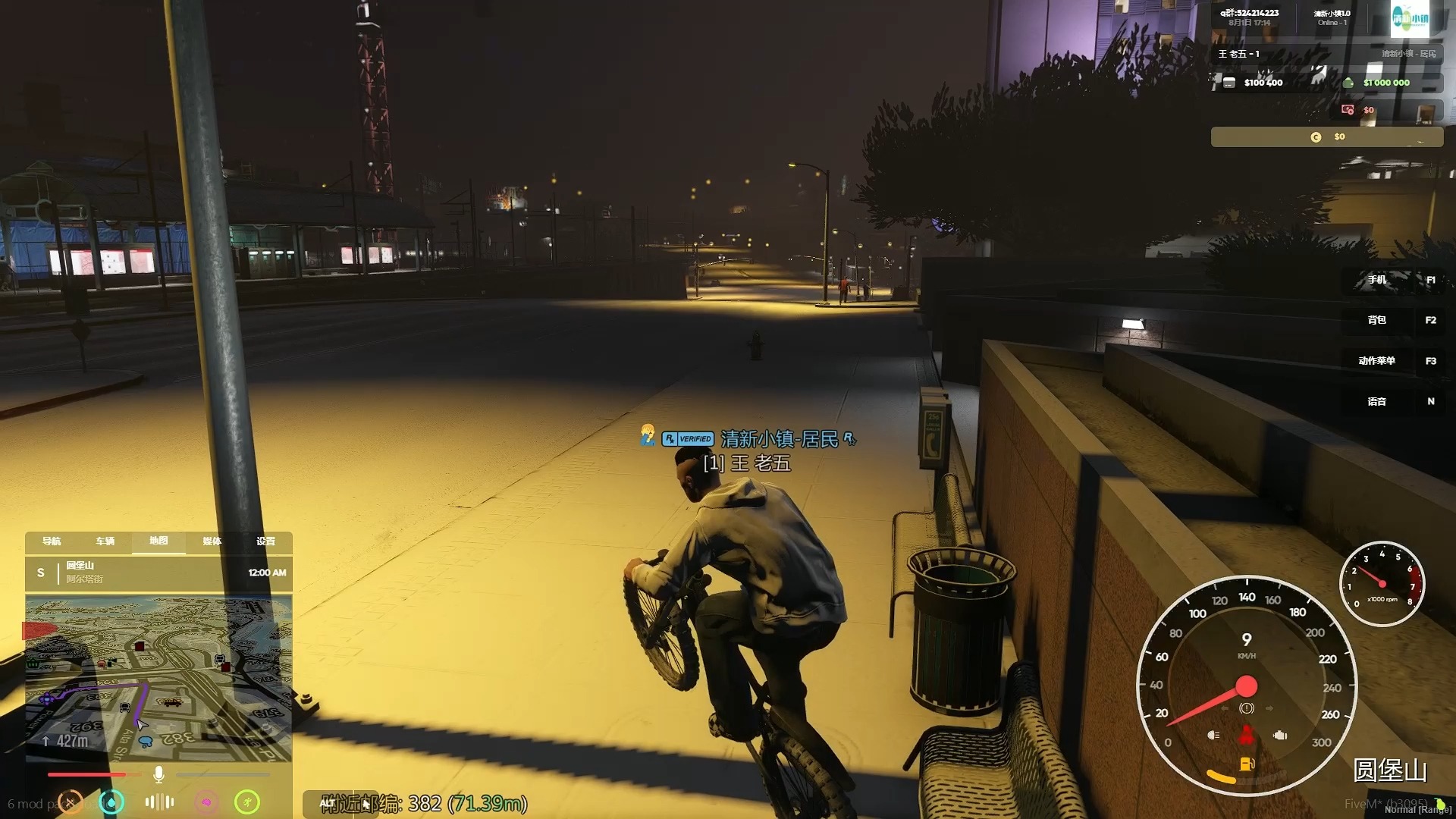
Task: Open the 媒体 media tab
Action: pyautogui.click(x=212, y=542)
